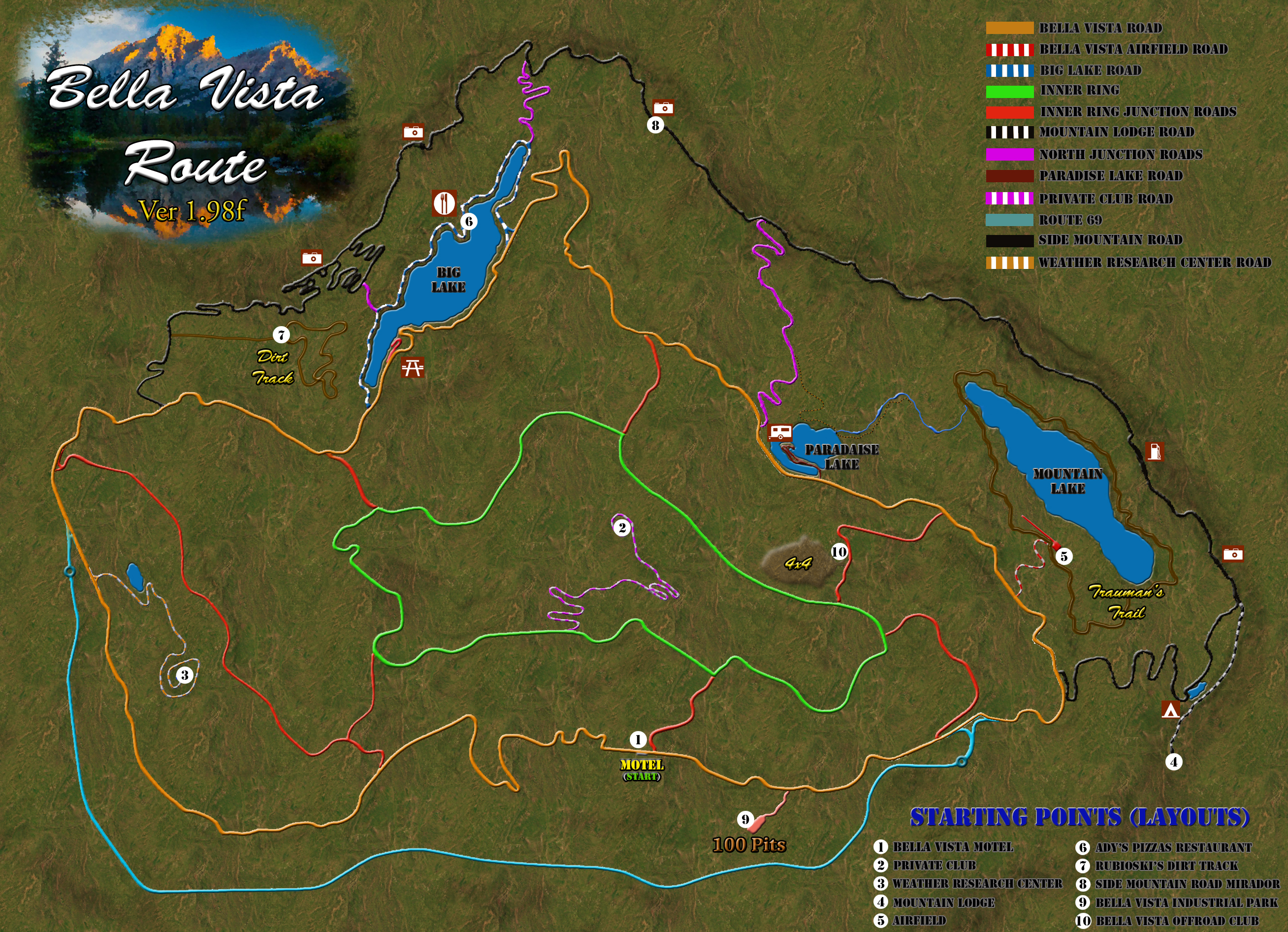Select the tent campsite map icon
Image resolution: width=1288 pixels, height=932 pixels.
tap(1170, 709)
